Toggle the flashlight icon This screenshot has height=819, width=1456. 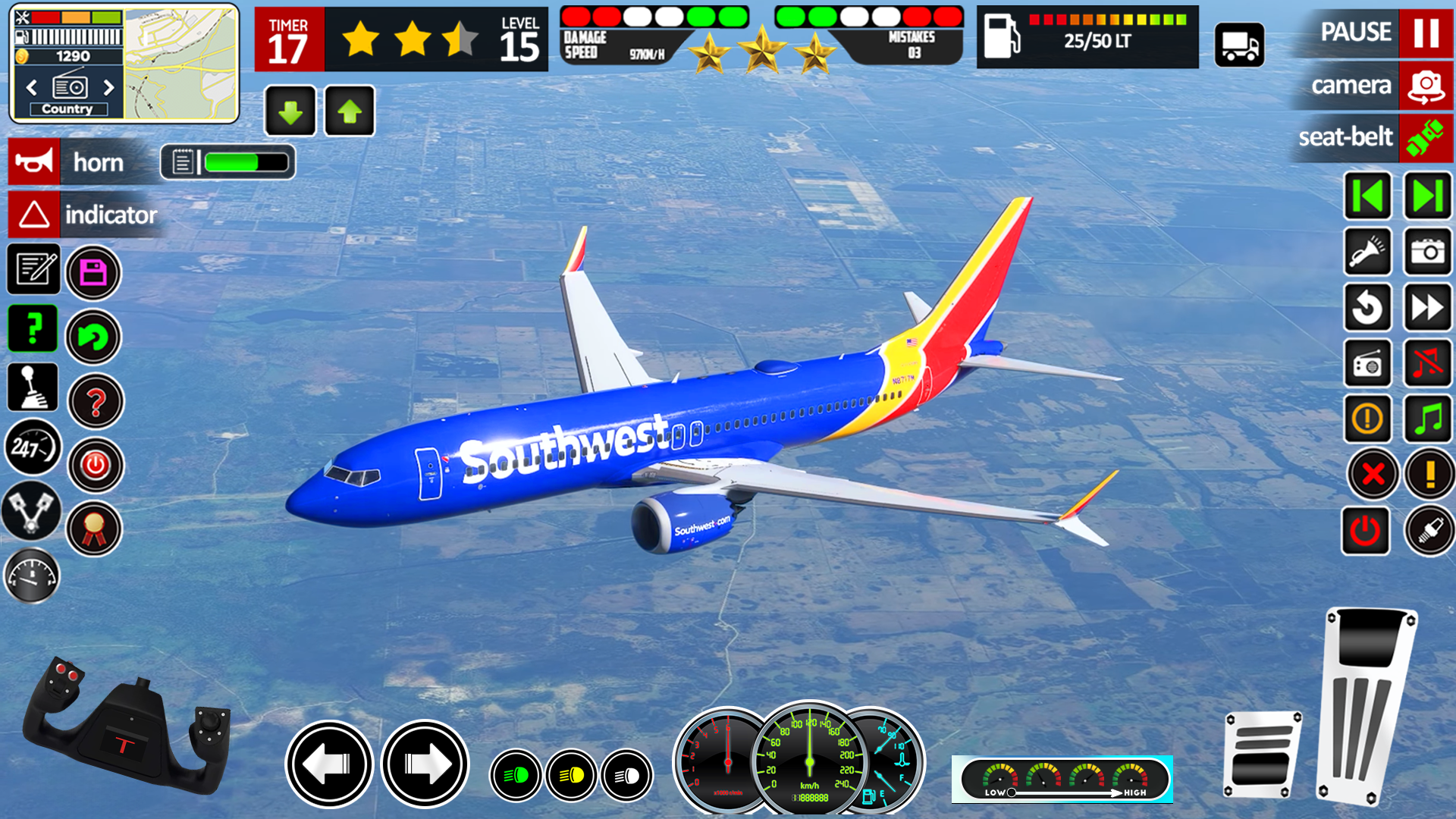point(1367,252)
